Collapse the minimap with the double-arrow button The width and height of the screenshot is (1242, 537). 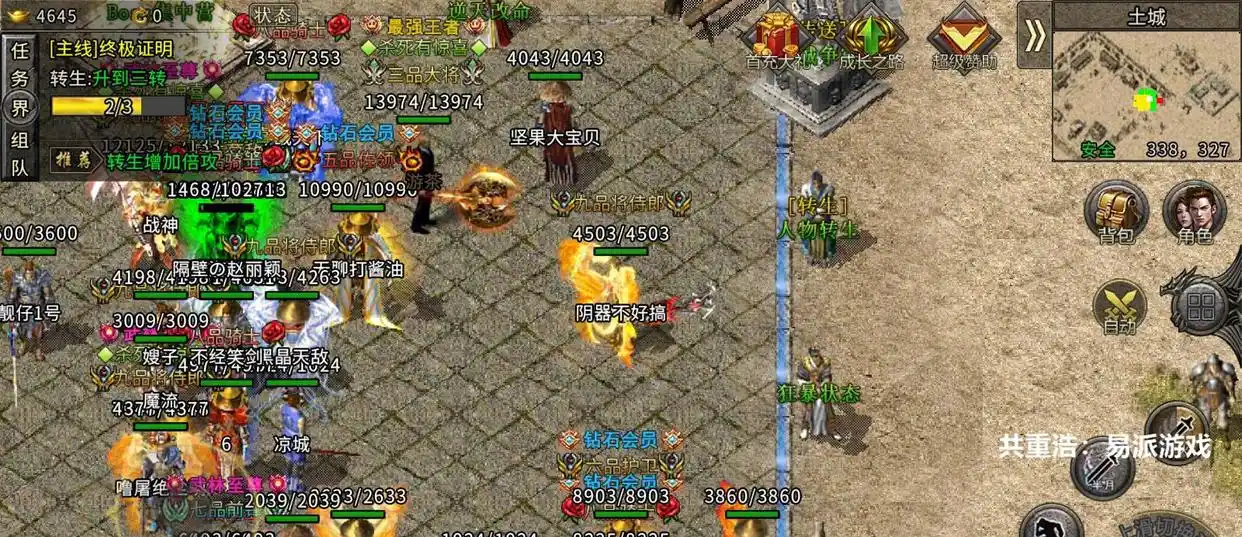1035,36
